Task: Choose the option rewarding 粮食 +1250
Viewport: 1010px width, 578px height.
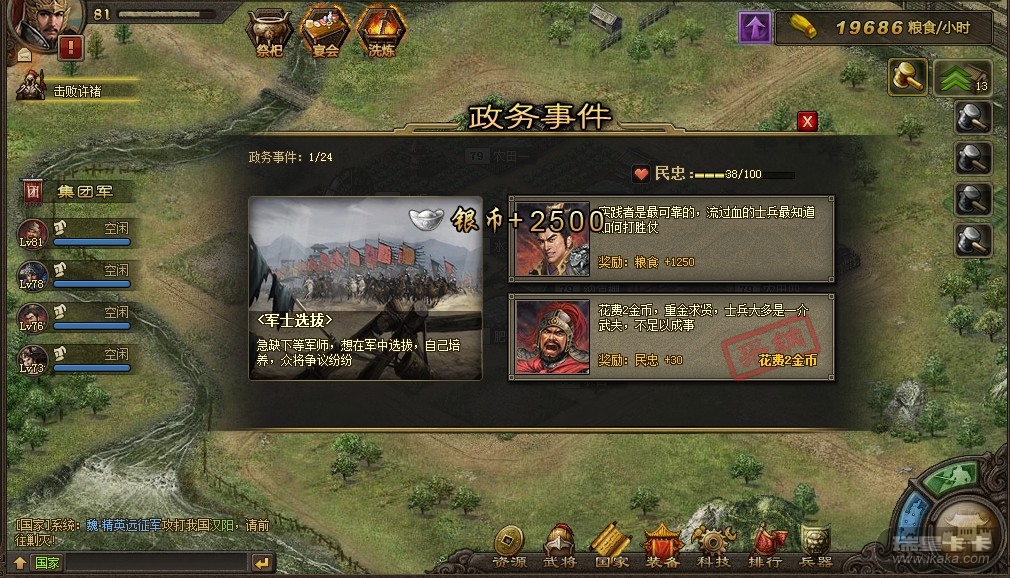Action: (x=671, y=238)
